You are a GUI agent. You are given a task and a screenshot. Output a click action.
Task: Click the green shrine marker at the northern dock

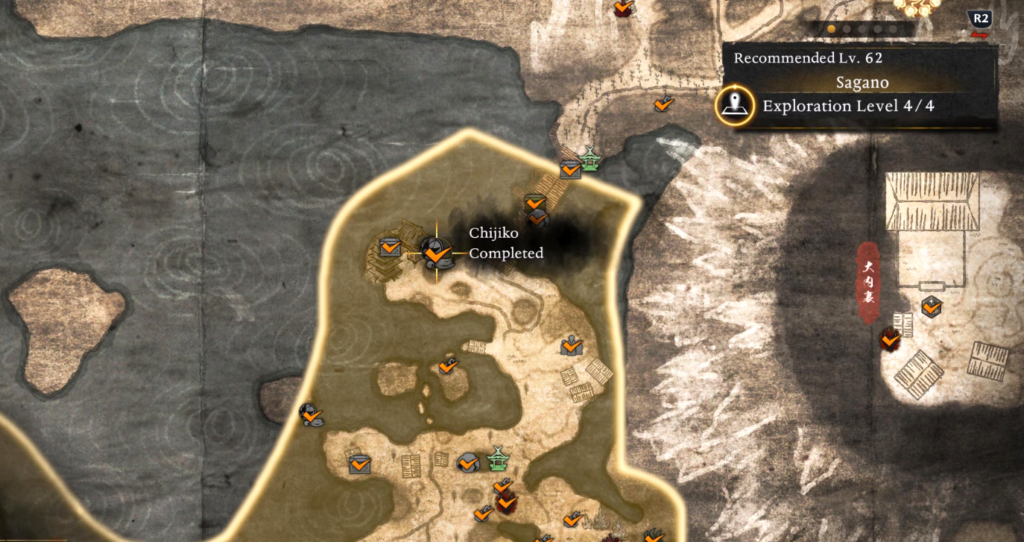click(x=590, y=160)
